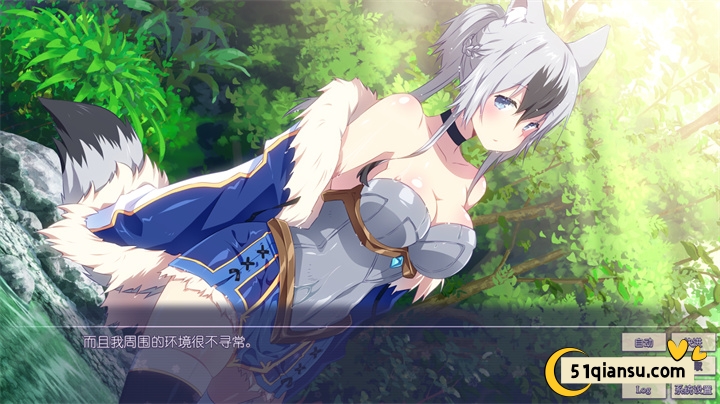
Task: Enable auto mode with the 自动 button
Action: coord(643,343)
